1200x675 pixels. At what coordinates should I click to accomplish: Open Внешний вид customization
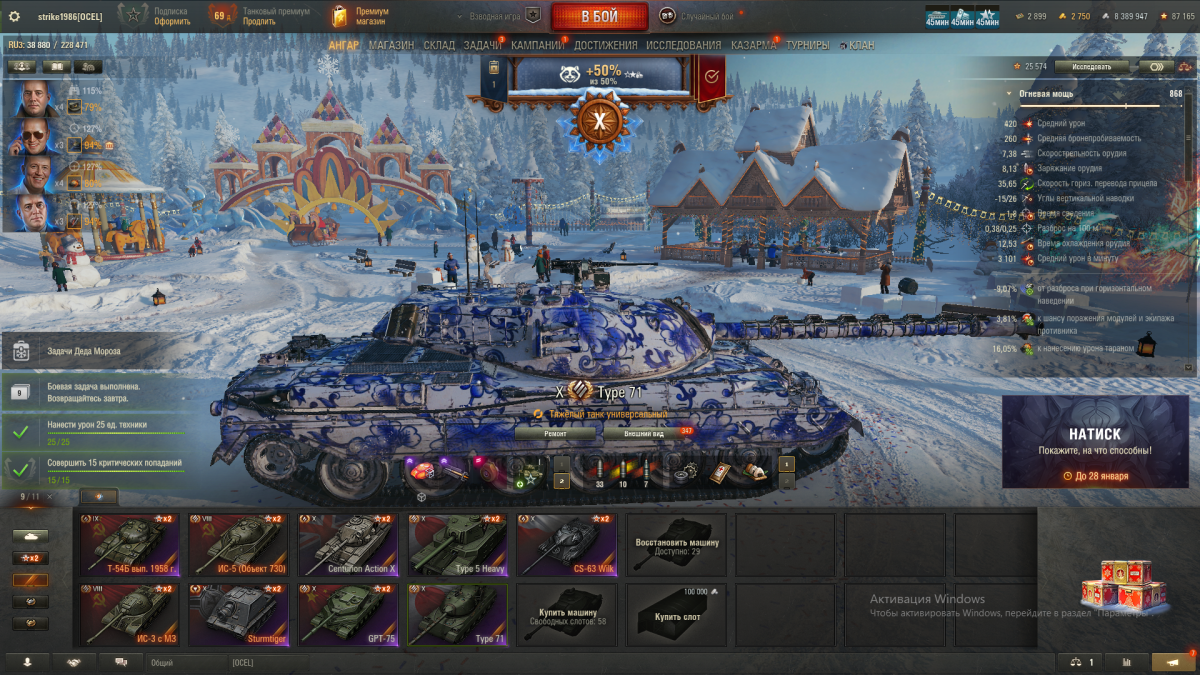pyautogui.click(x=645, y=434)
